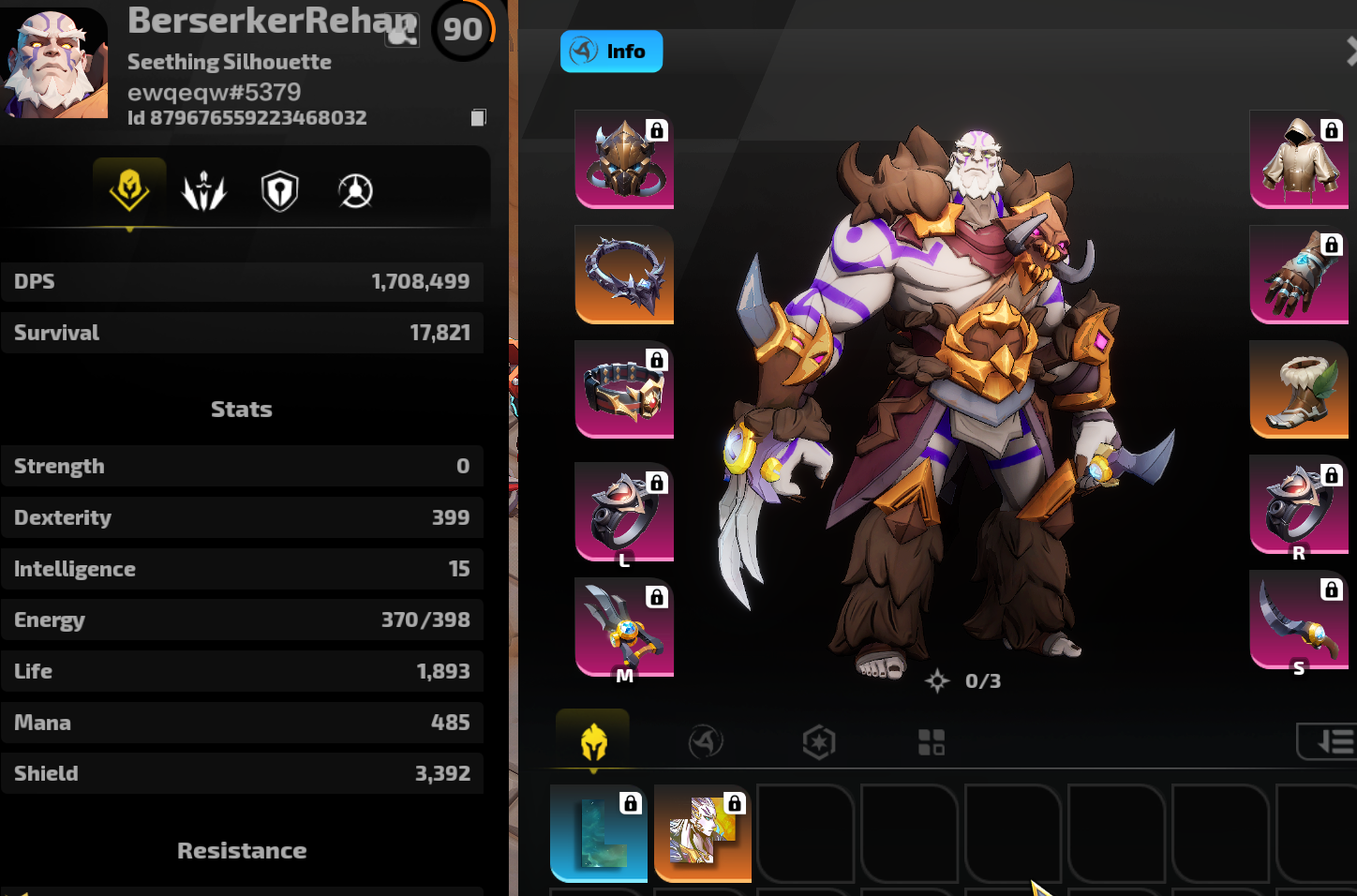1357x896 pixels.
Task: Open the left ring slot
Action: (624, 512)
